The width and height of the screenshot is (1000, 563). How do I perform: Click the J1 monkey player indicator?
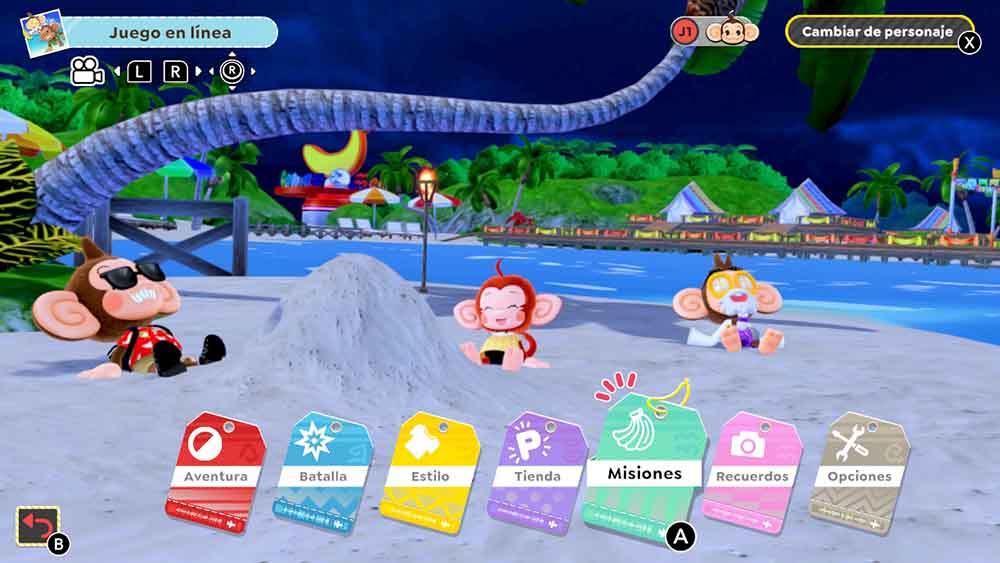pyautogui.click(x=715, y=31)
